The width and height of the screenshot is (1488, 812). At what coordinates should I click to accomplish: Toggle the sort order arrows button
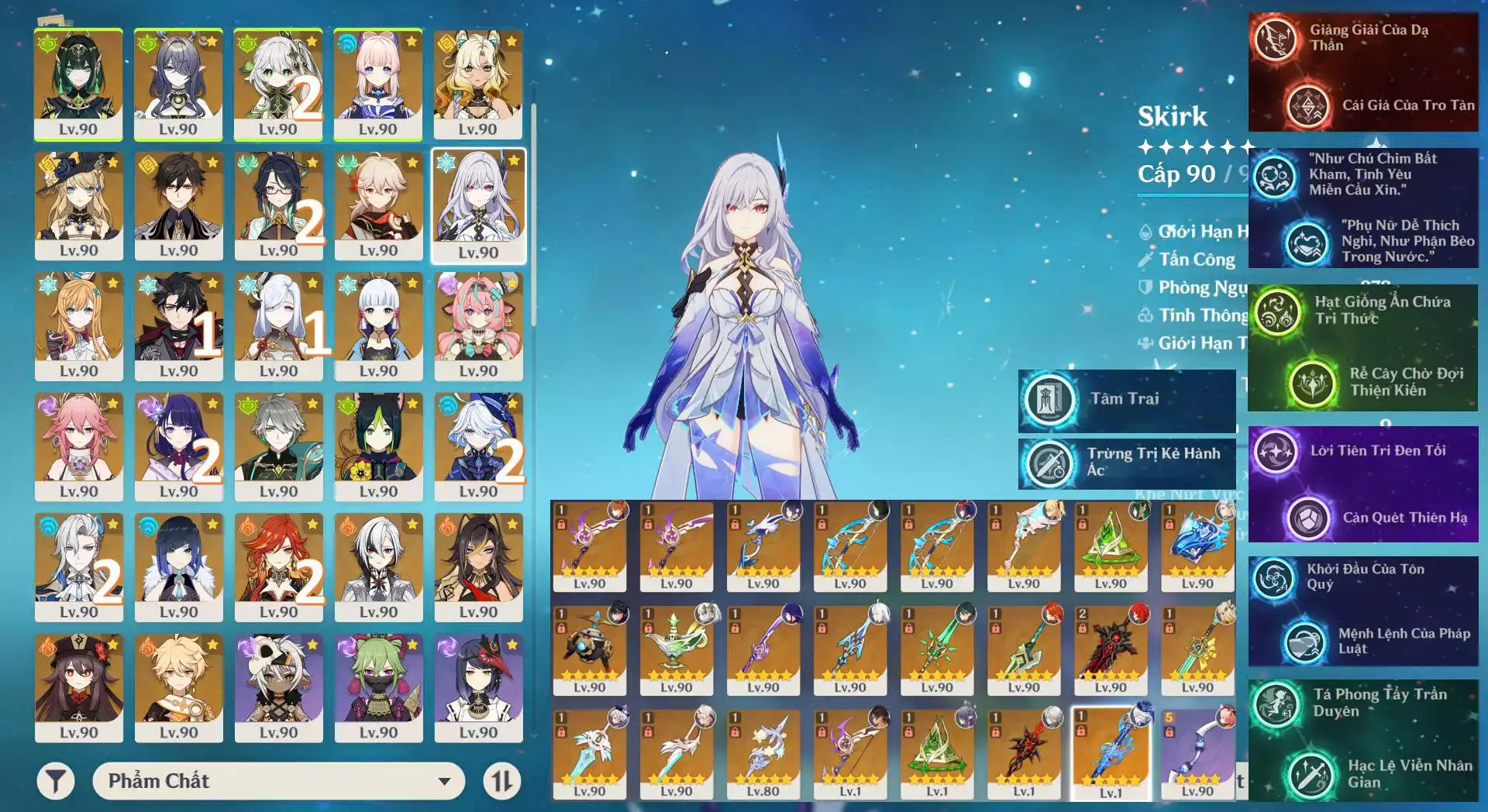(x=501, y=781)
